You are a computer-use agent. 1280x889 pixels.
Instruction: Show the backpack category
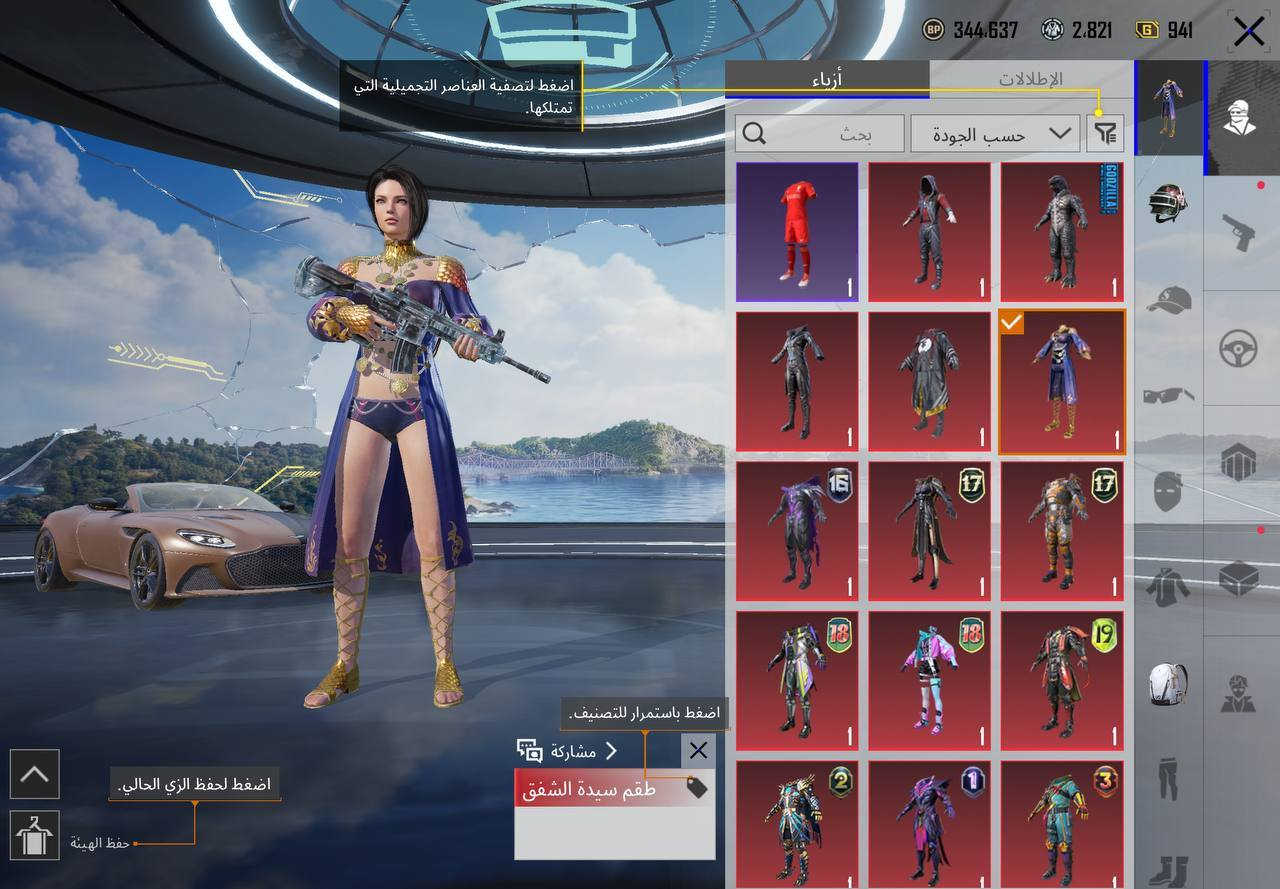1168,684
